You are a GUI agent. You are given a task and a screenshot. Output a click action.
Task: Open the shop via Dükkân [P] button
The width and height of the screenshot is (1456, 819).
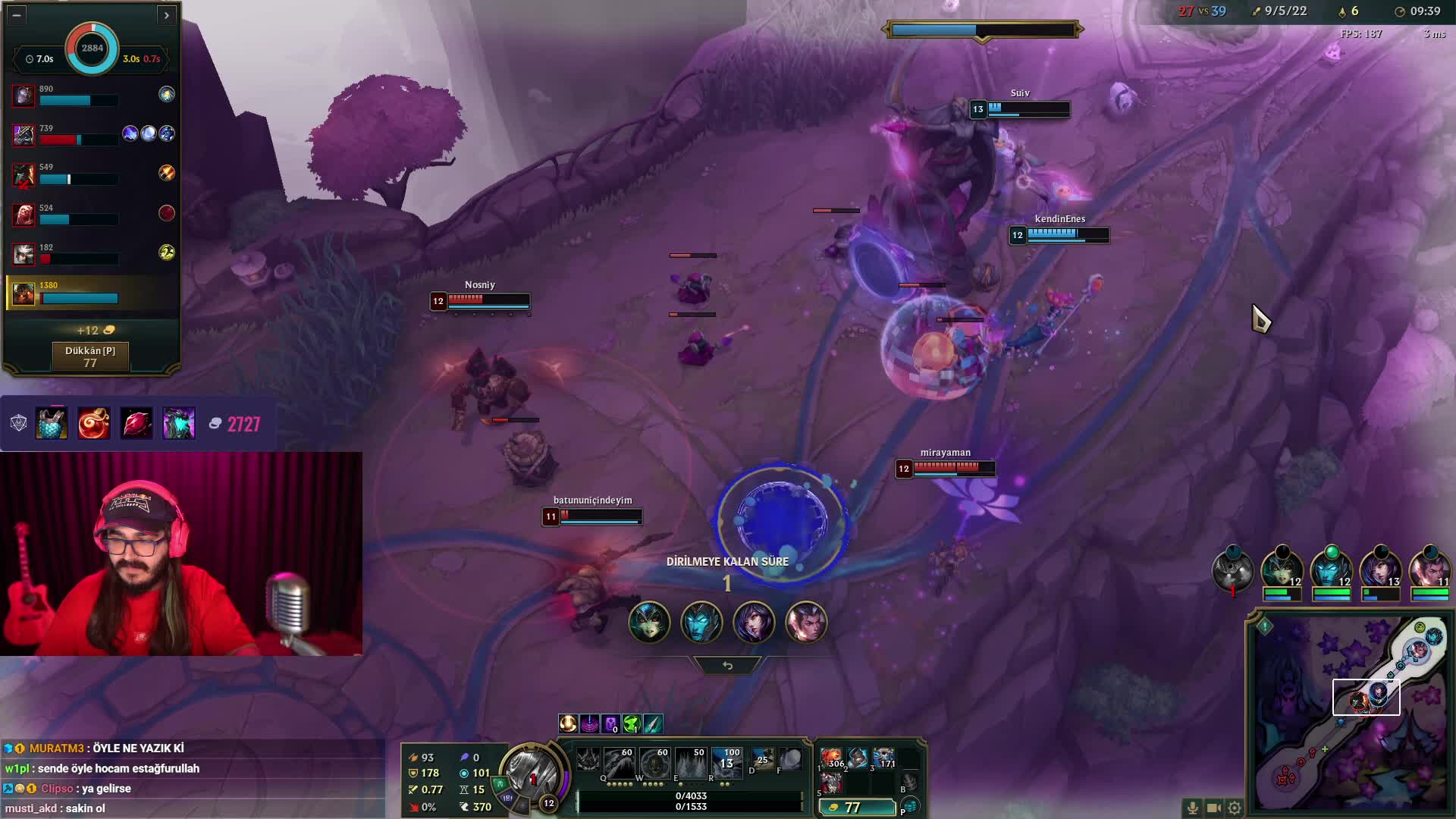(90, 356)
